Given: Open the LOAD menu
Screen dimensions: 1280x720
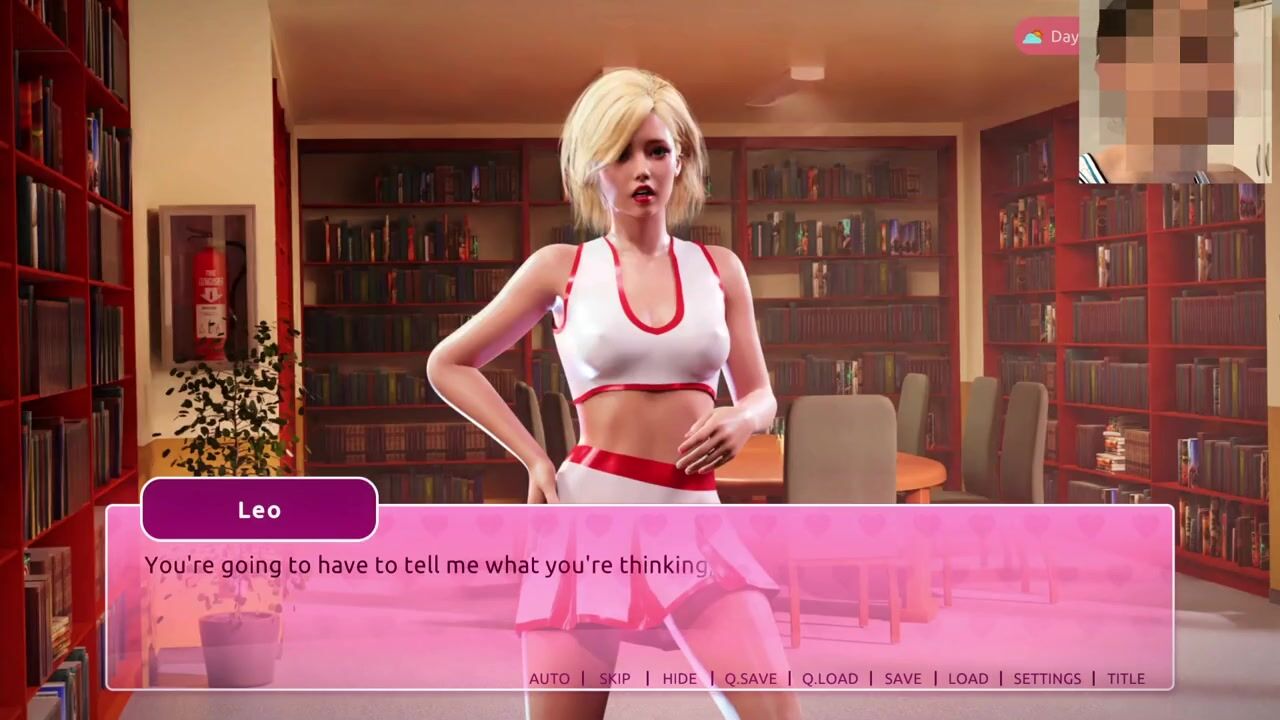Looking at the screenshot, I should 968,678.
